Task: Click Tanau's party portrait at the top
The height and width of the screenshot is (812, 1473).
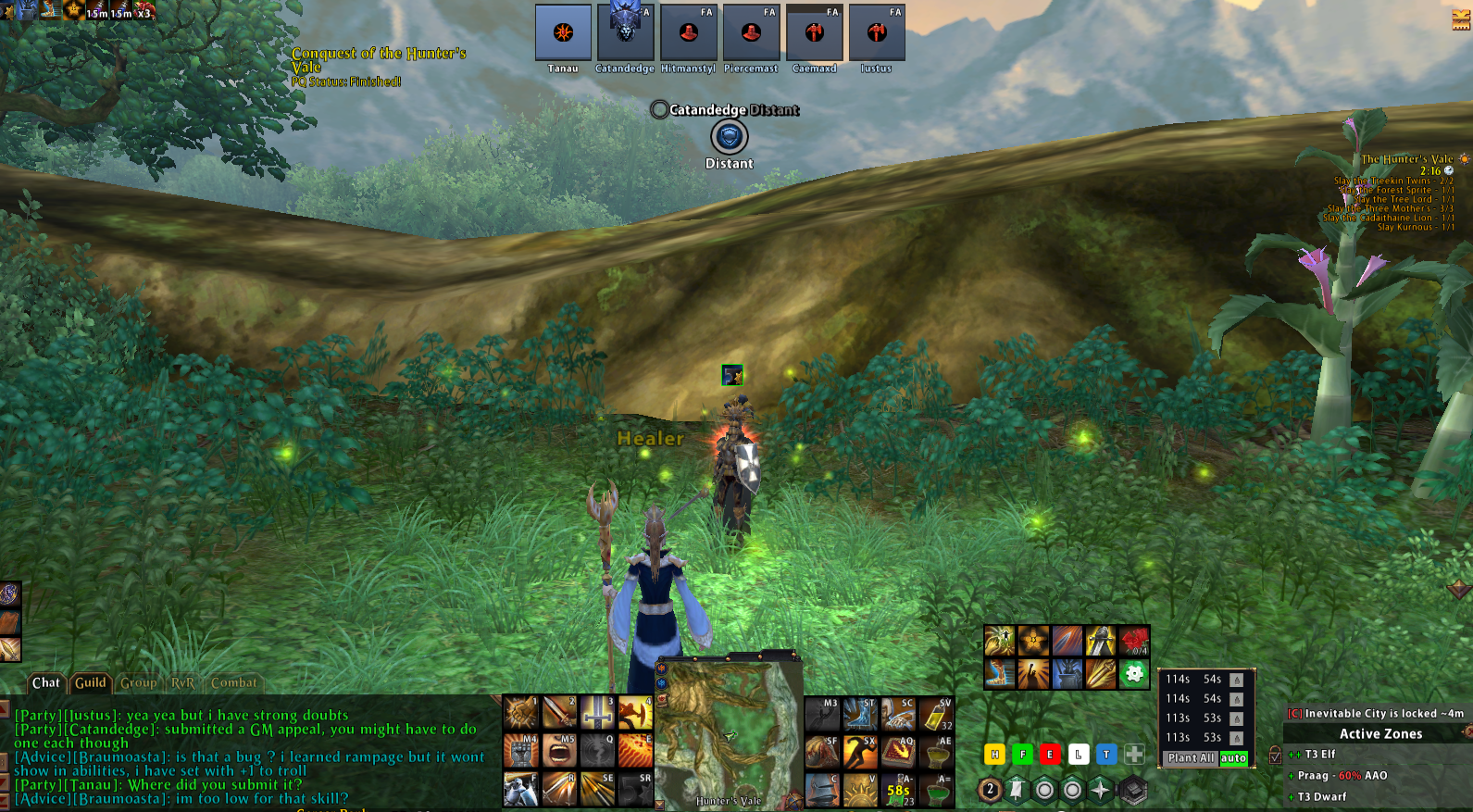Action: click(563, 31)
